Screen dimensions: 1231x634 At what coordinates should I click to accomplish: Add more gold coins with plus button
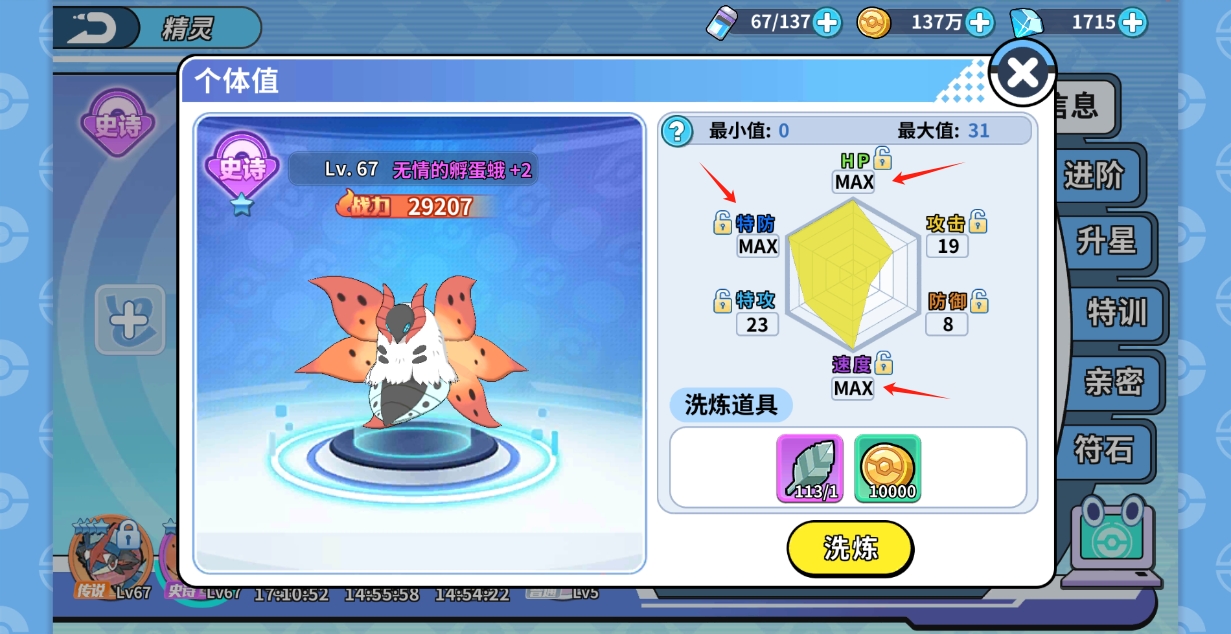(x=979, y=22)
